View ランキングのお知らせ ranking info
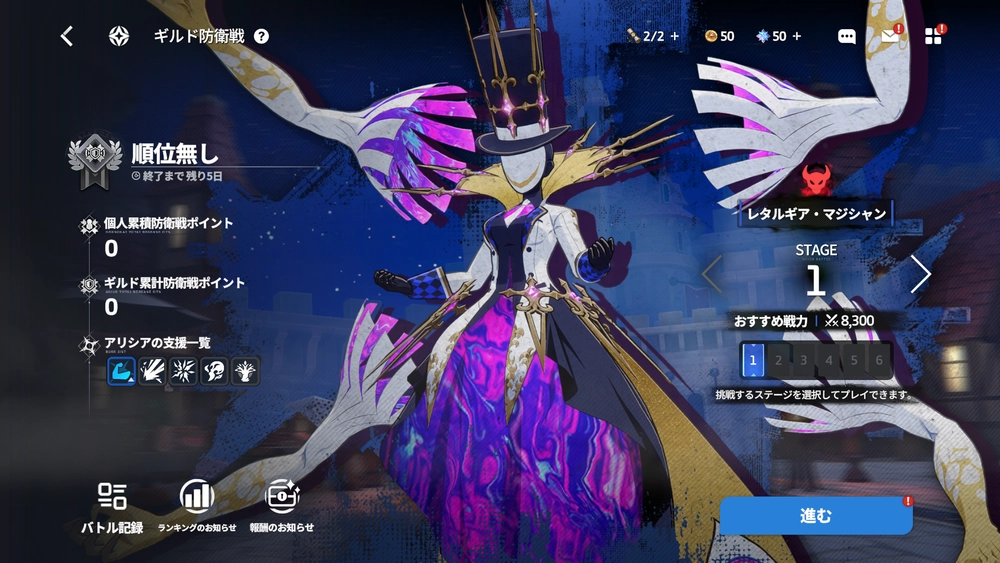This screenshot has width=1000, height=563. (197, 506)
